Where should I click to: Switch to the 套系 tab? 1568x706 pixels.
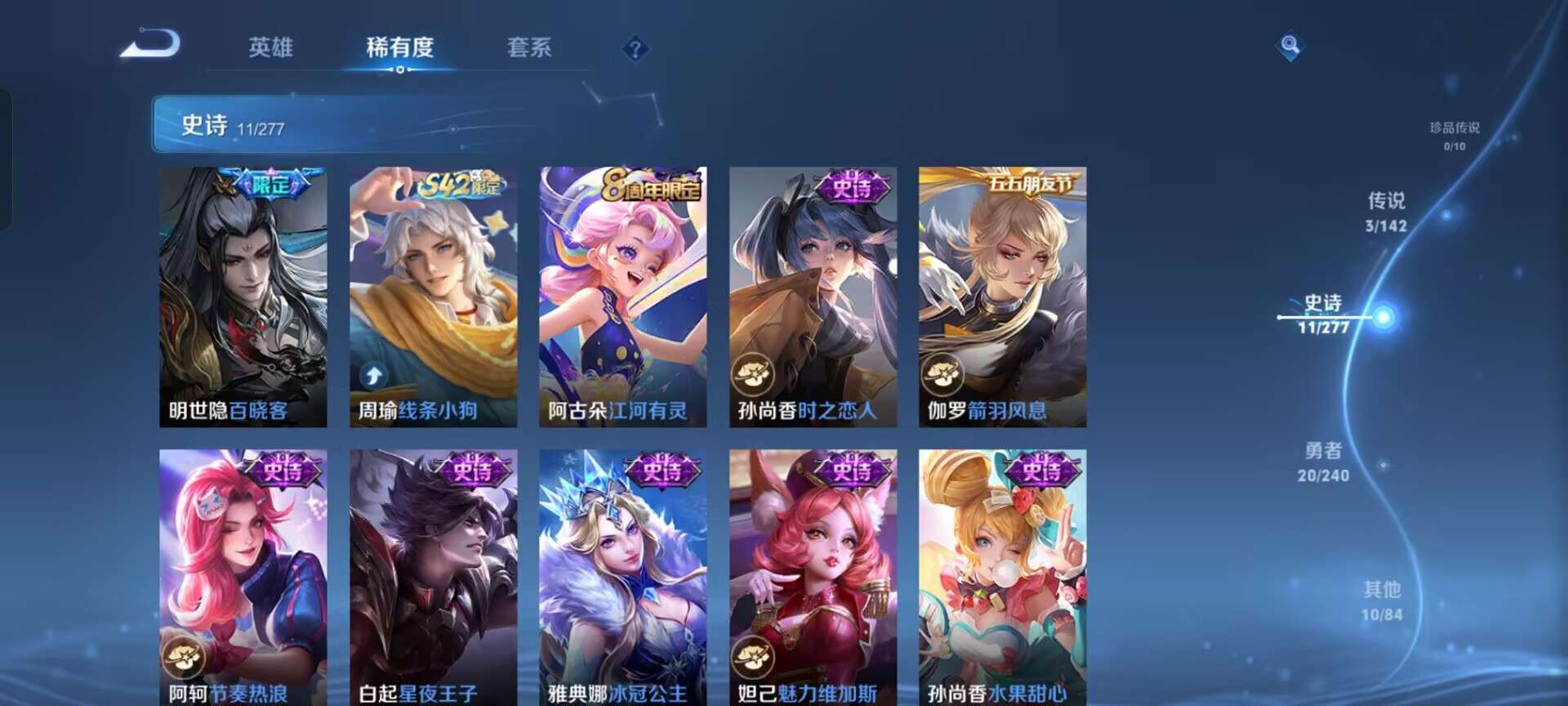528,49
